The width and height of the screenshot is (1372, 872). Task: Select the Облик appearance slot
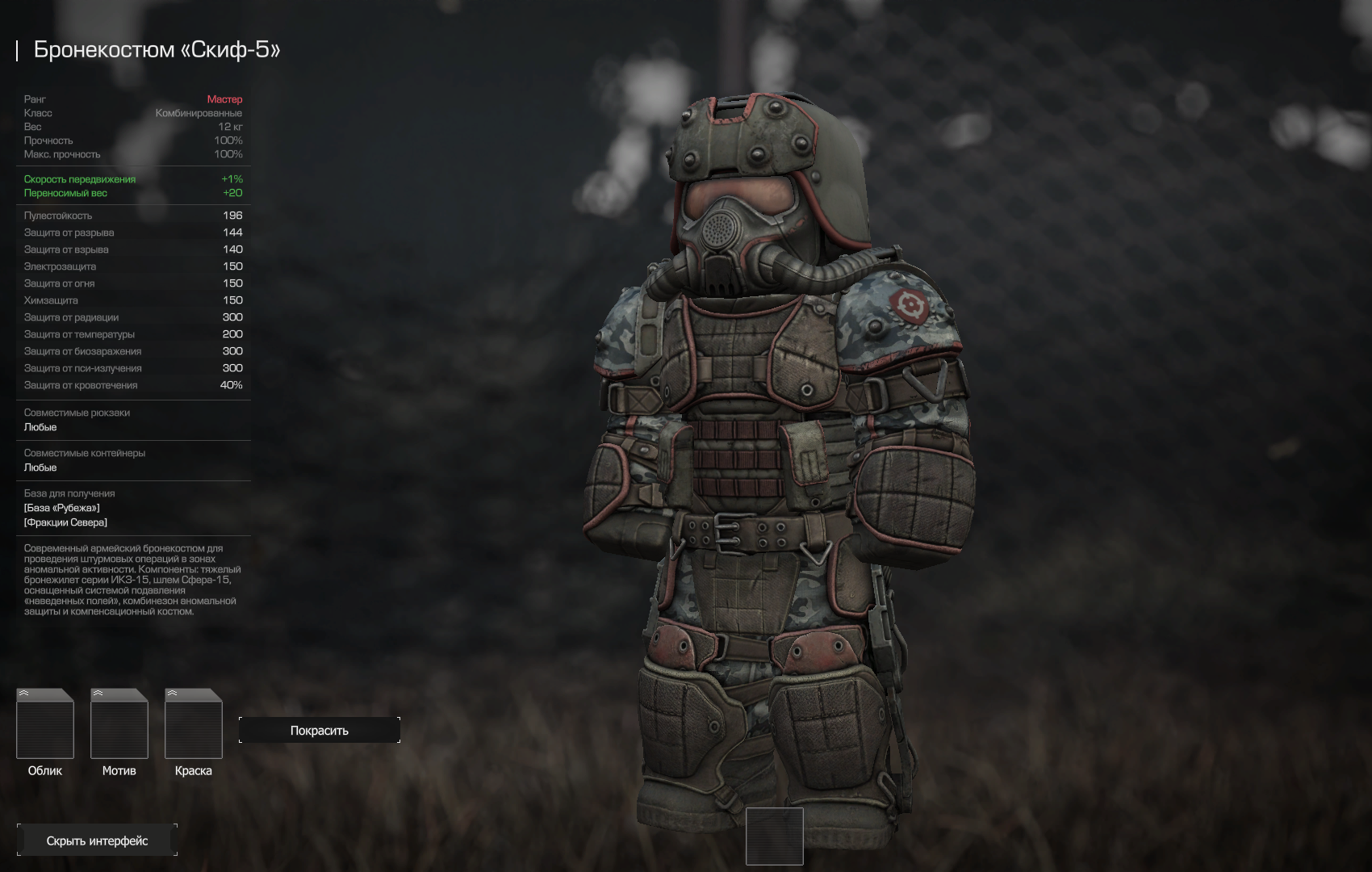(45, 724)
